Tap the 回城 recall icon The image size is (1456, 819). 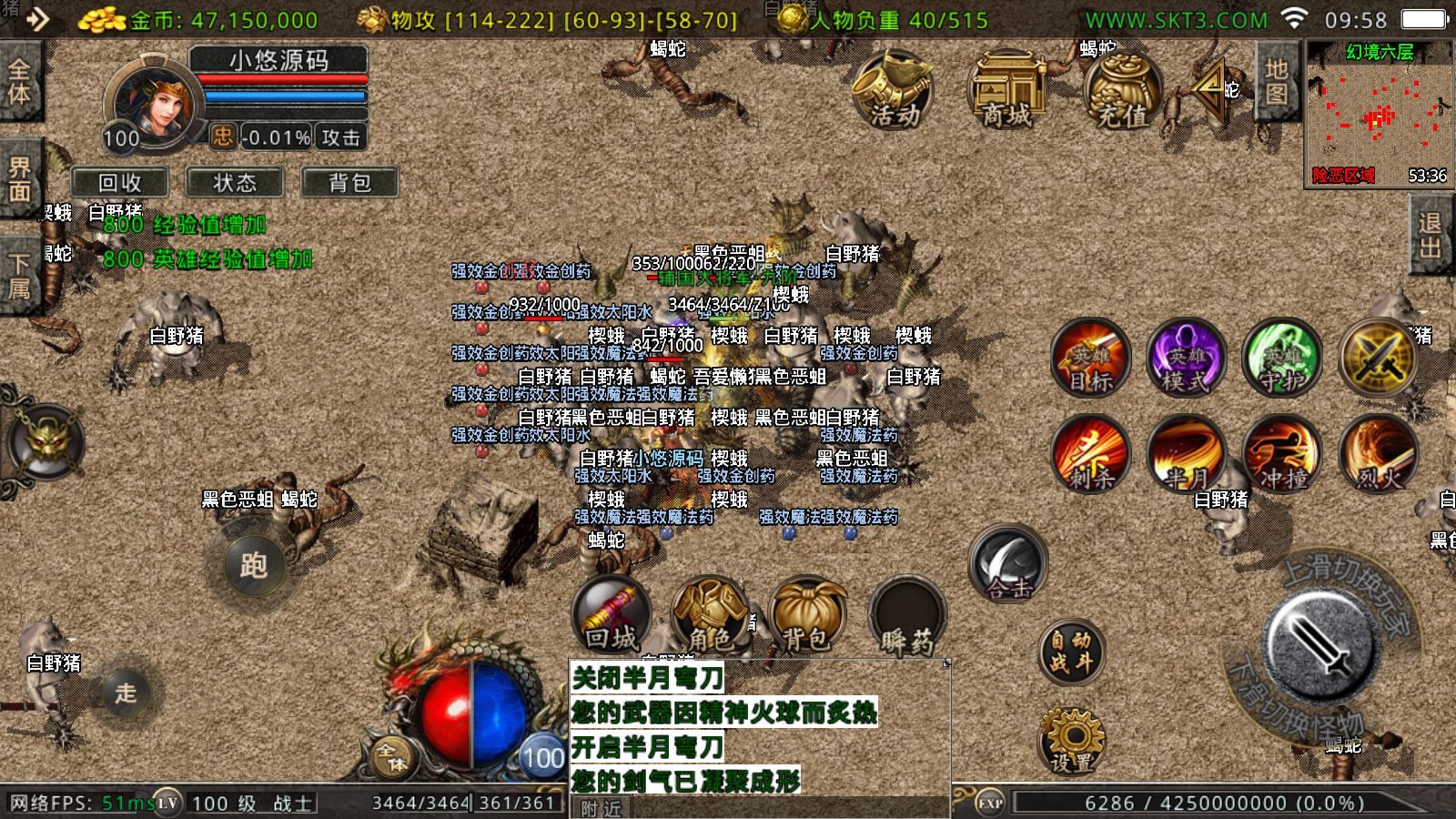(x=612, y=617)
